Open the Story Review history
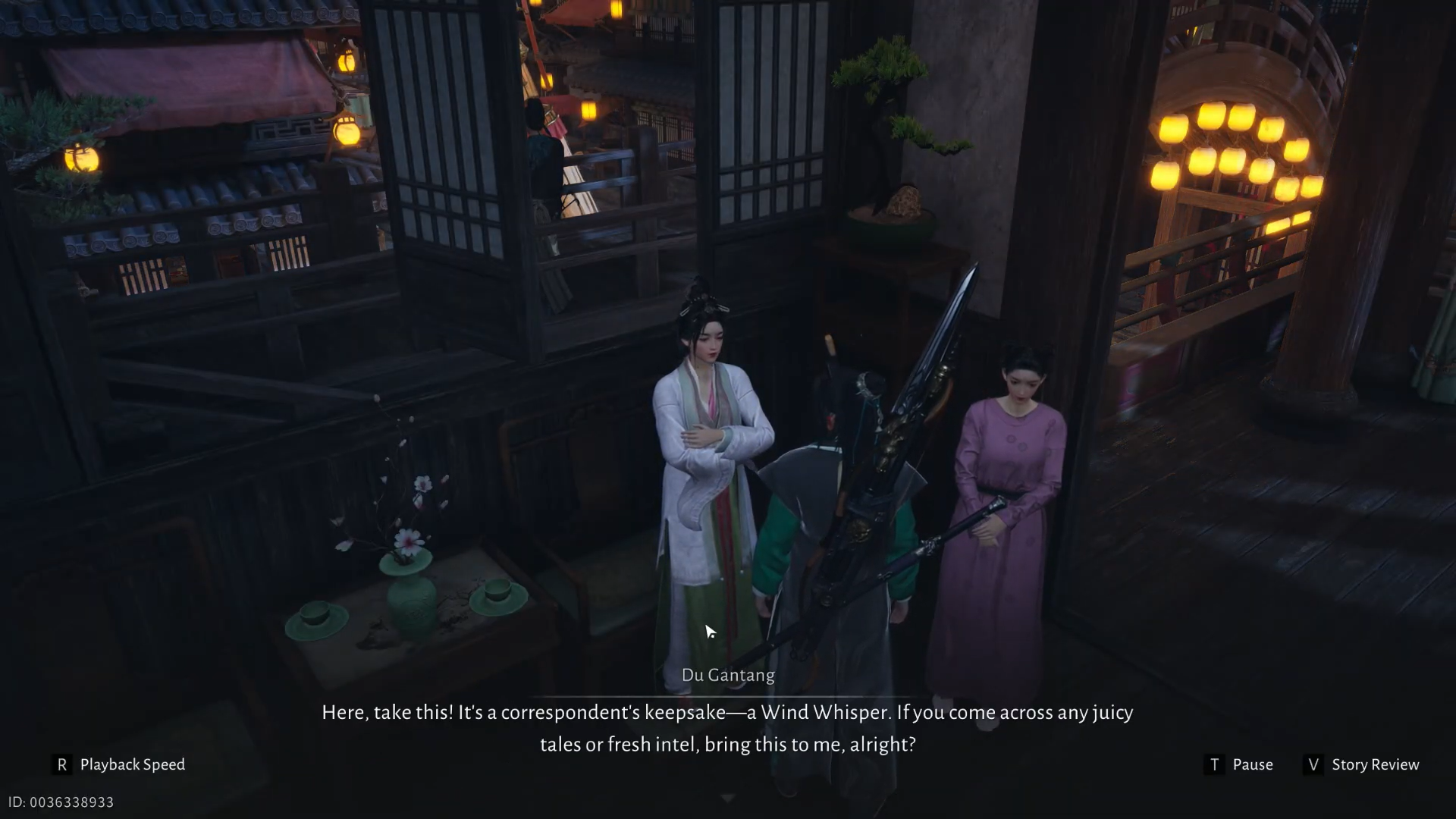This screenshot has height=819, width=1456. click(x=1376, y=764)
